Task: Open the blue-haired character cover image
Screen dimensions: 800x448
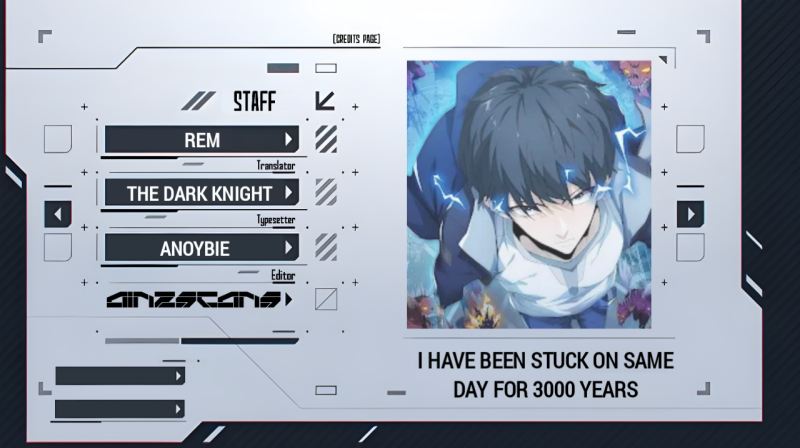Action: [528, 194]
